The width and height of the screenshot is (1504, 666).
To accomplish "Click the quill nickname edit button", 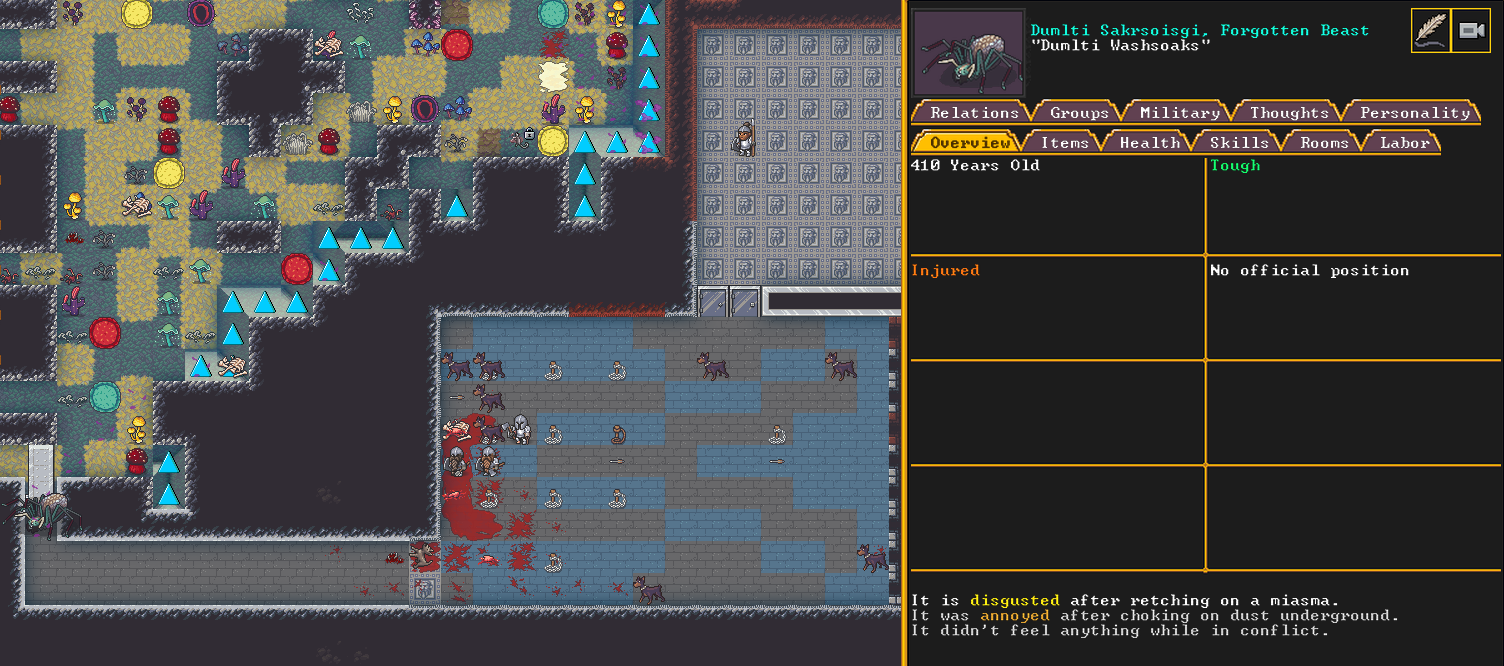I will tap(1430, 31).
